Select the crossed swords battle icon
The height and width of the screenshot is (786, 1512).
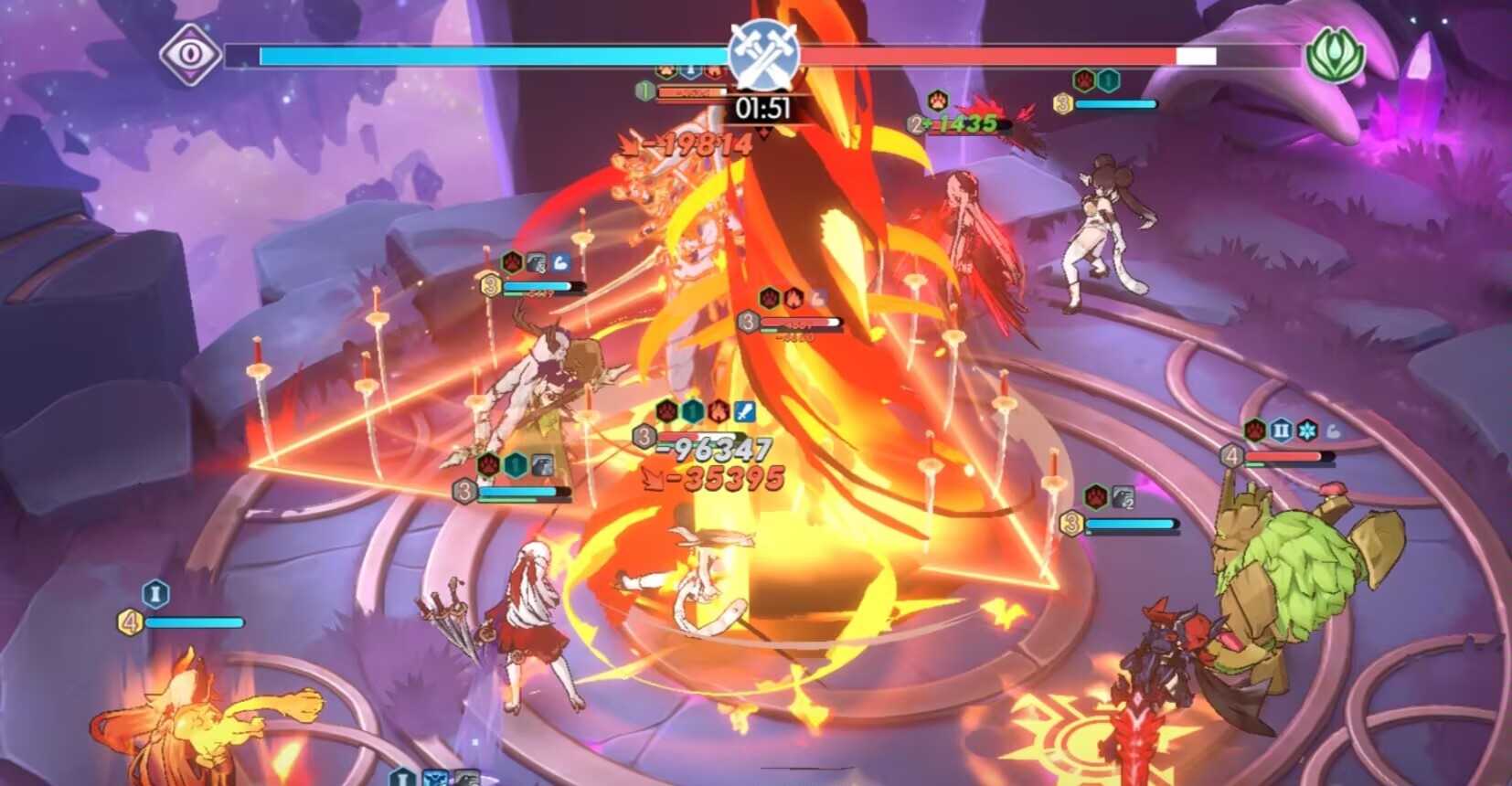pos(764,53)
